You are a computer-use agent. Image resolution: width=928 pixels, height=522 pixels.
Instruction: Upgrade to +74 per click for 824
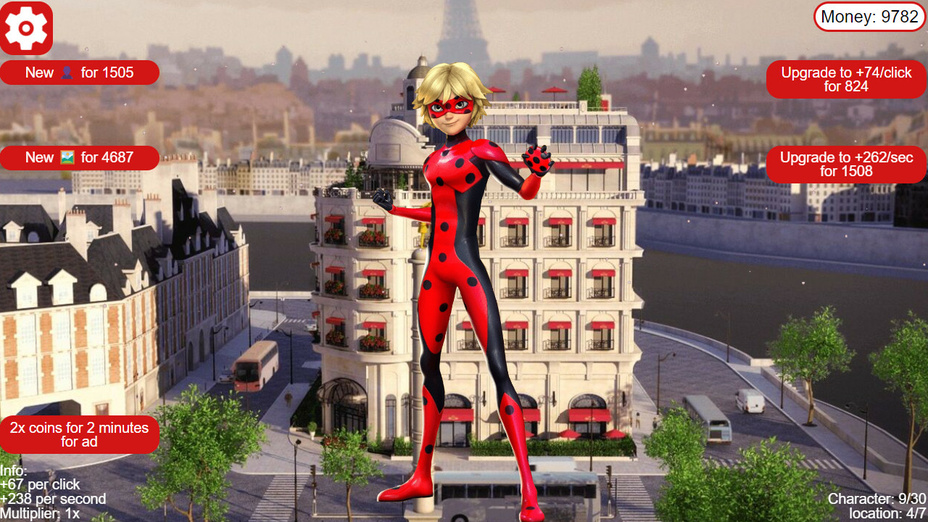[x=846, y=79]
